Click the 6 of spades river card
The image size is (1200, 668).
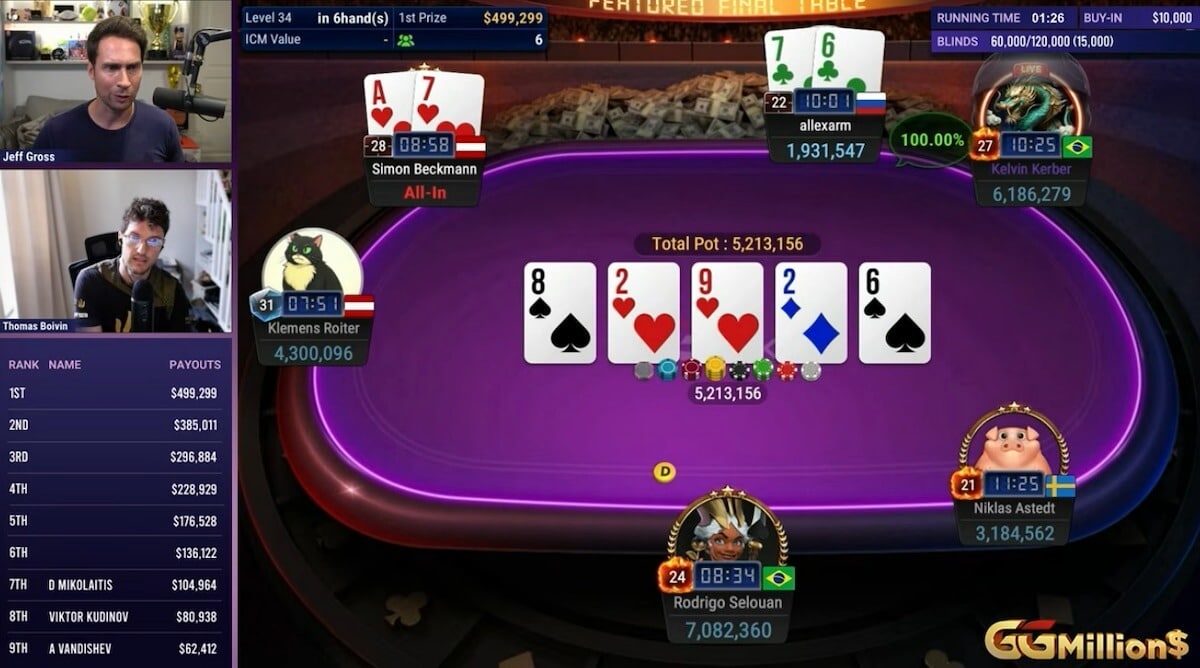[x=895, y=313]
